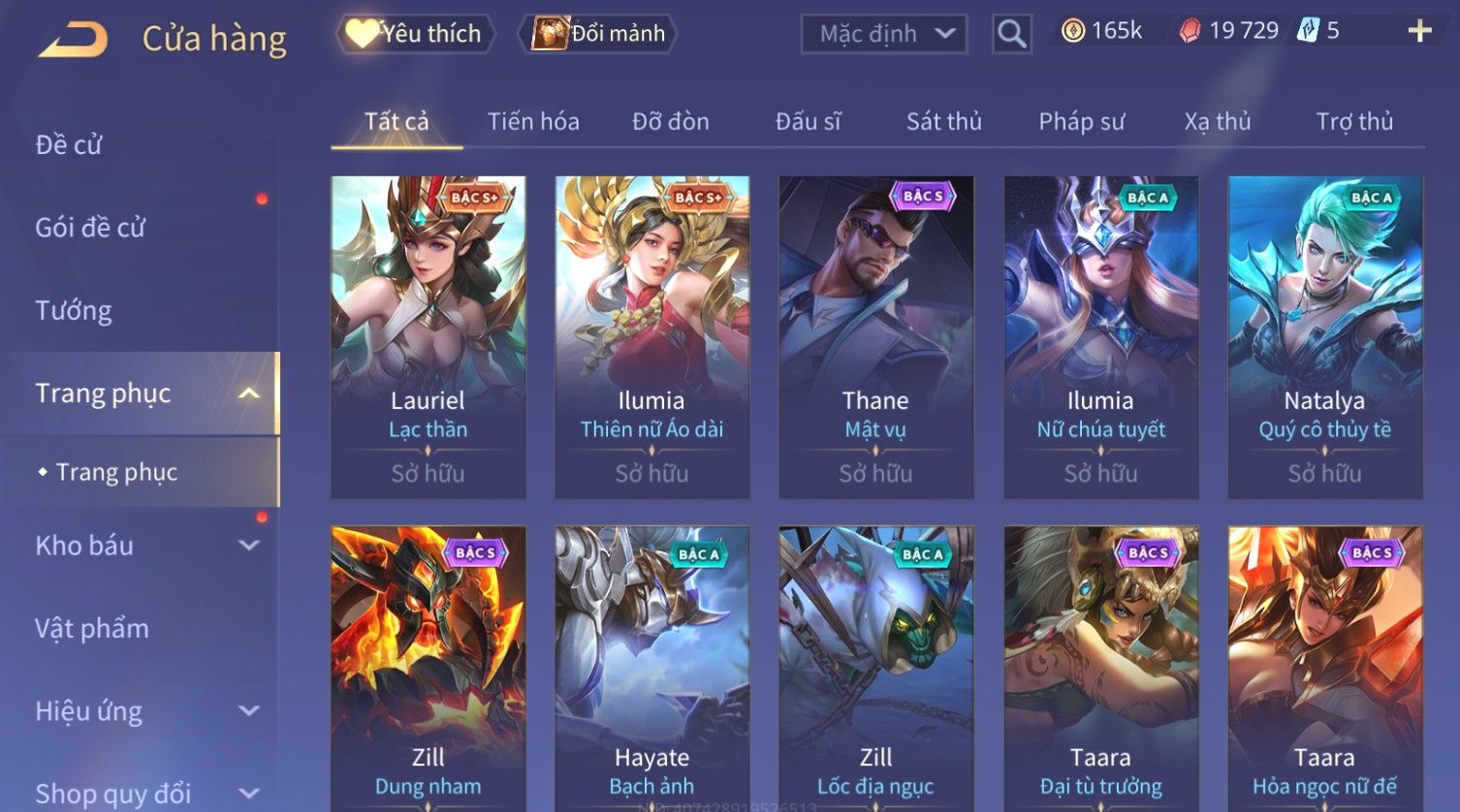Select the Pháp sư tab
The image size is (1460, 812).
(1082, 122)
